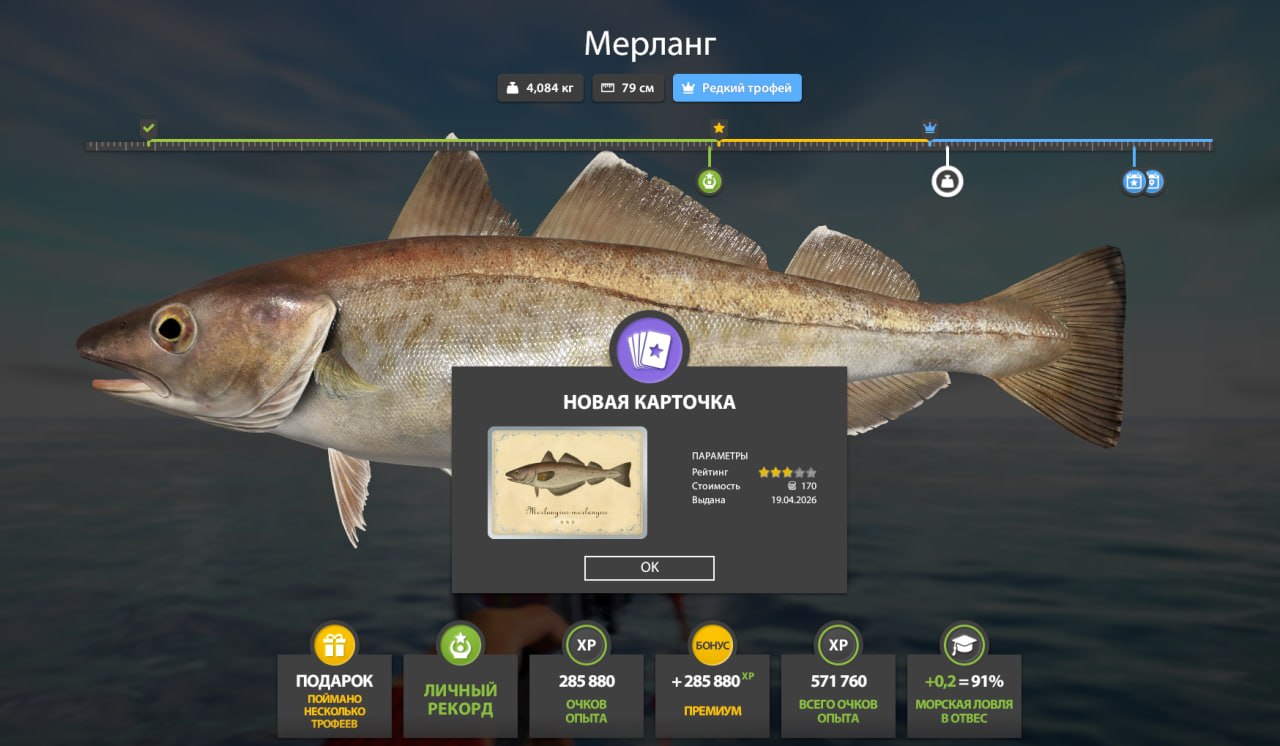
Task: Toggle the green checkmark marker on the scale
Action: pos(148,128)
